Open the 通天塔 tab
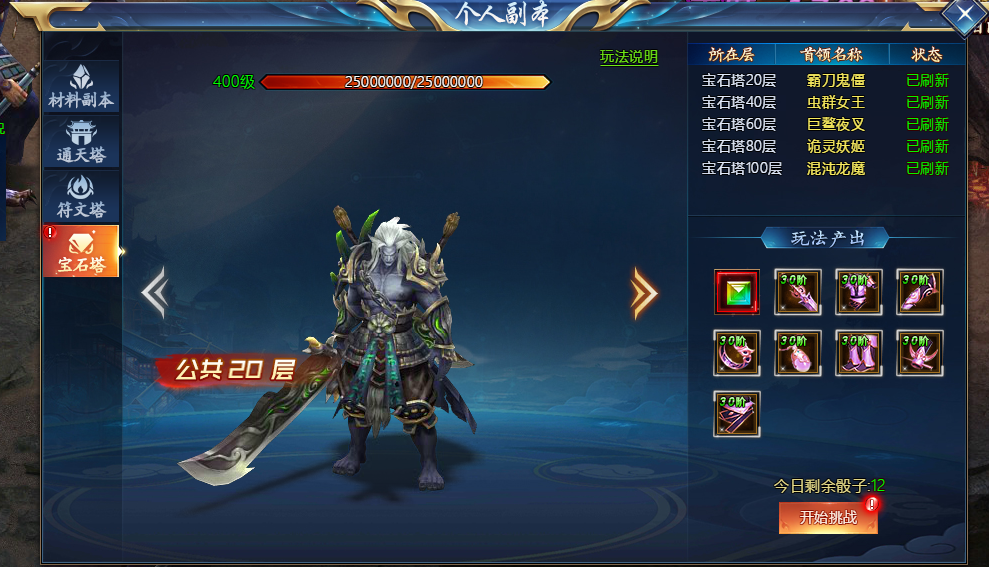 (x=81, y=142)
